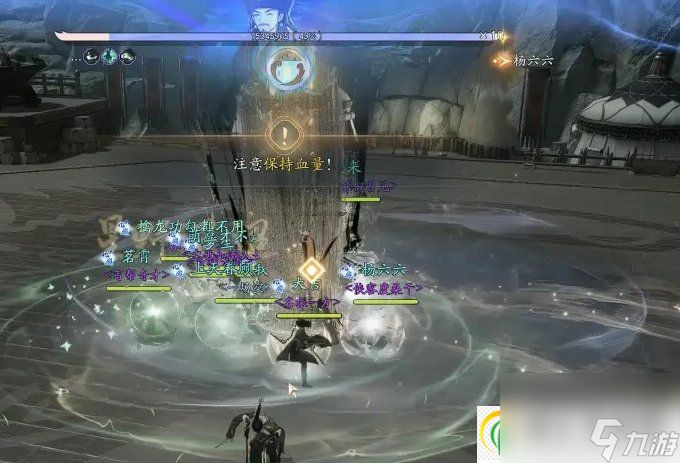This screenshot has height=463, width=680.
Task: Inspect the green boss buff icon
Action: click(109, 56)
